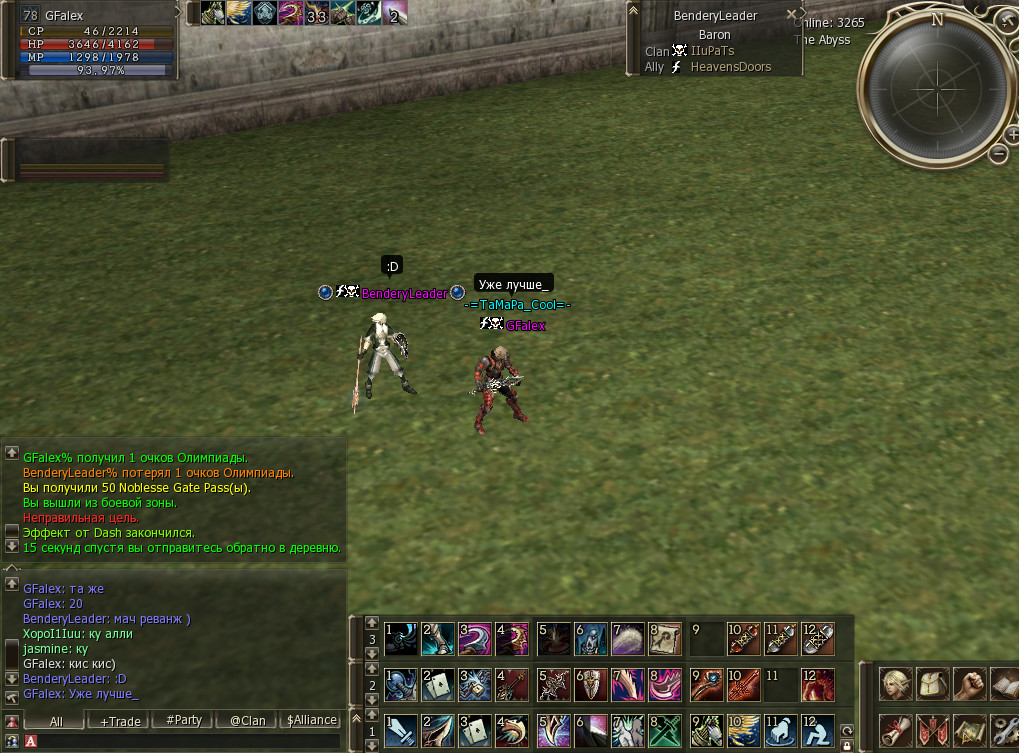
Task: Select the @Clan chat tab
Action: pyautogui.click(x=247, y=720)
